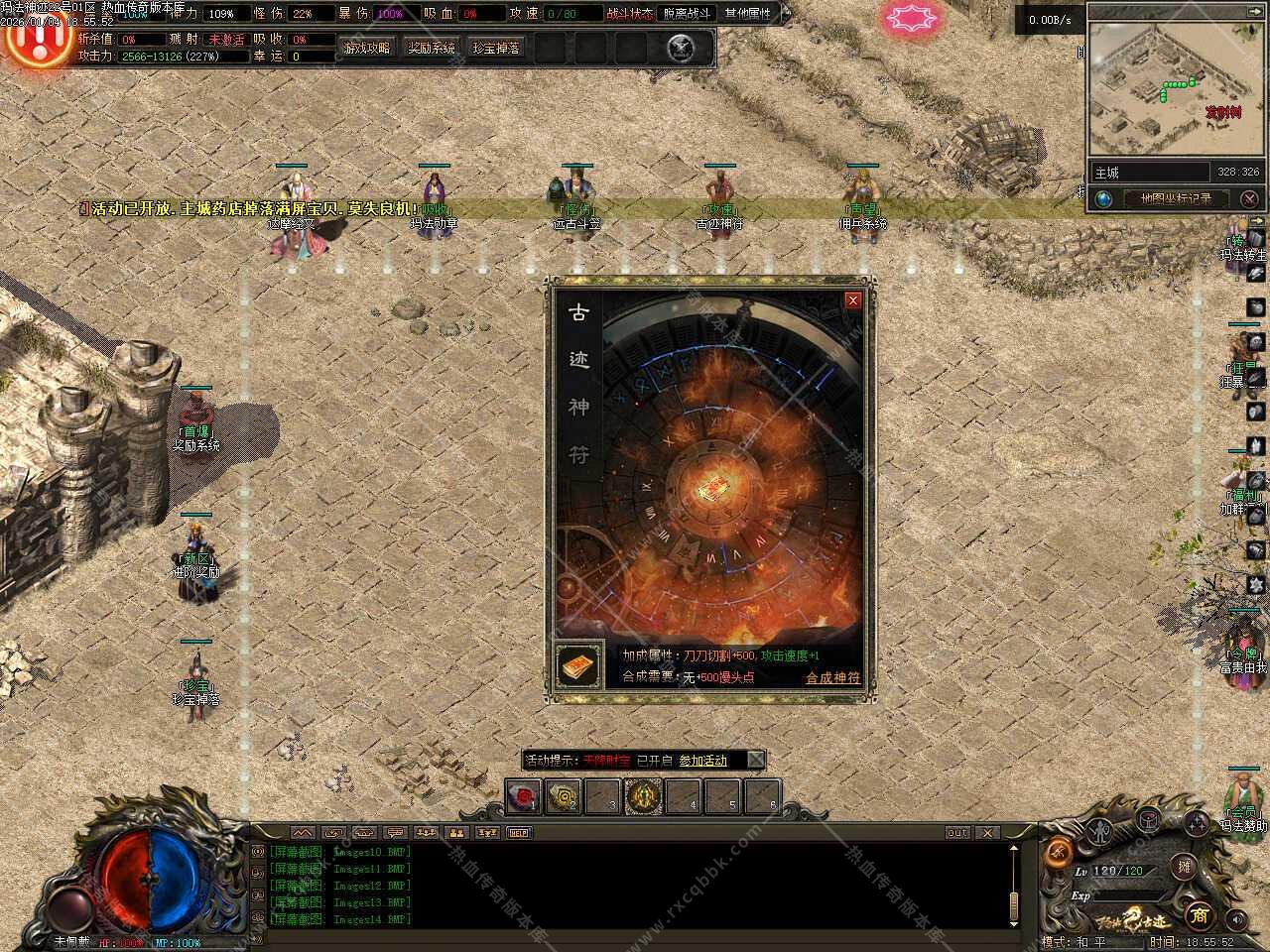Open the 游戏攻略 game guide
This screenshot has width=1270, height=952.
click(x=367, y=48)
